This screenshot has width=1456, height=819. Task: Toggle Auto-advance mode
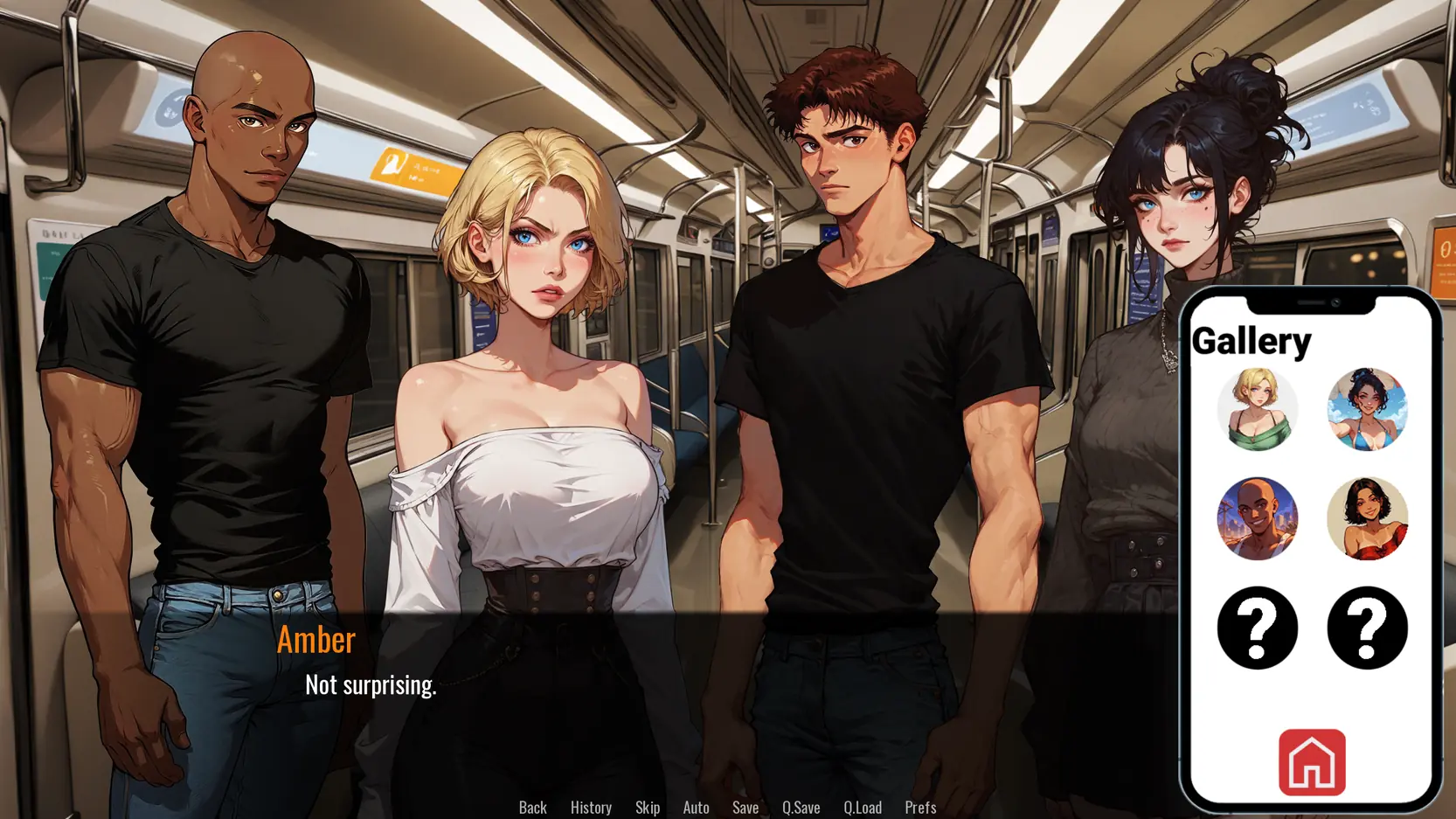[x=696, y=807]
